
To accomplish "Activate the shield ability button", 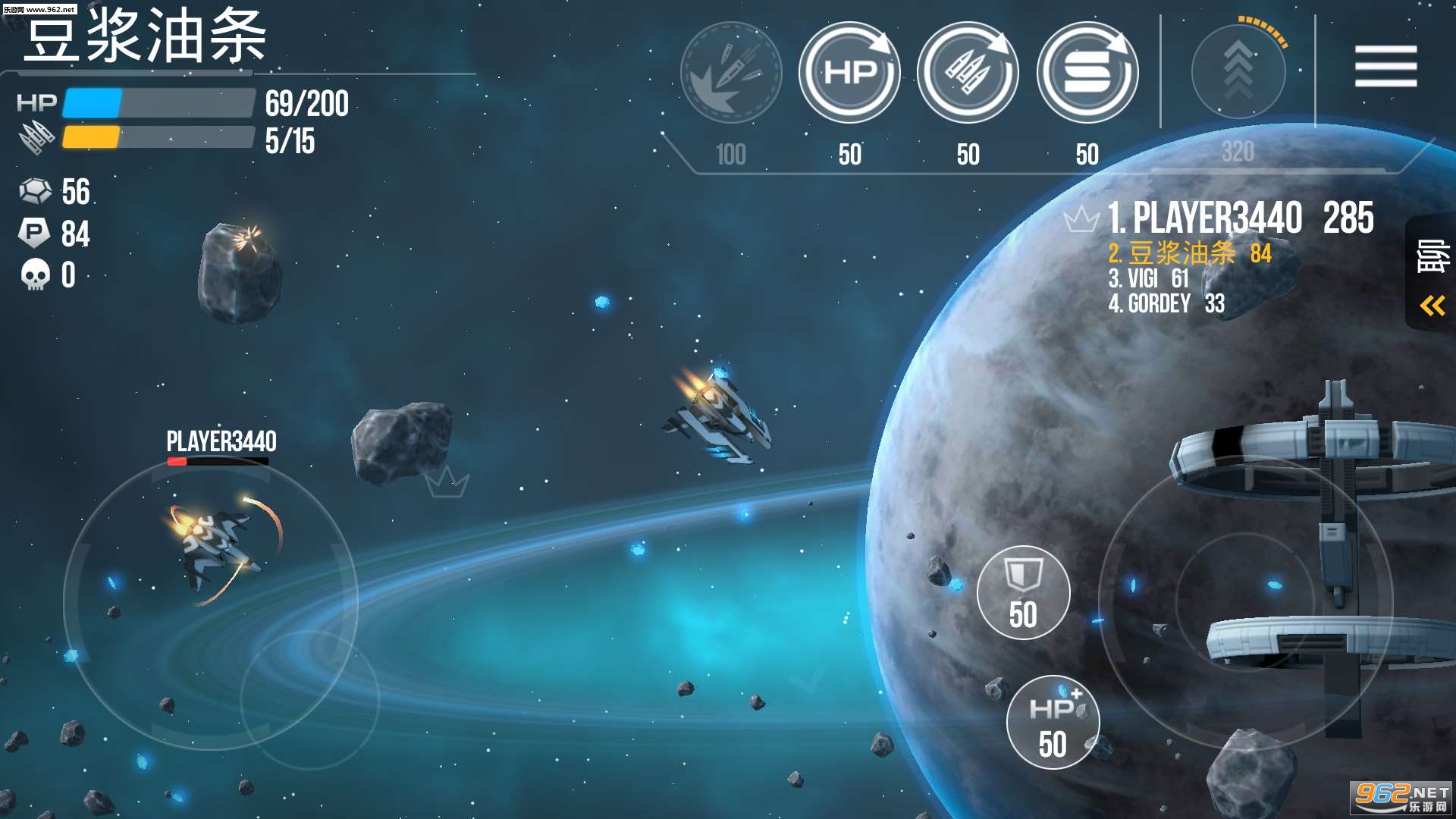I will point(1023,592).
